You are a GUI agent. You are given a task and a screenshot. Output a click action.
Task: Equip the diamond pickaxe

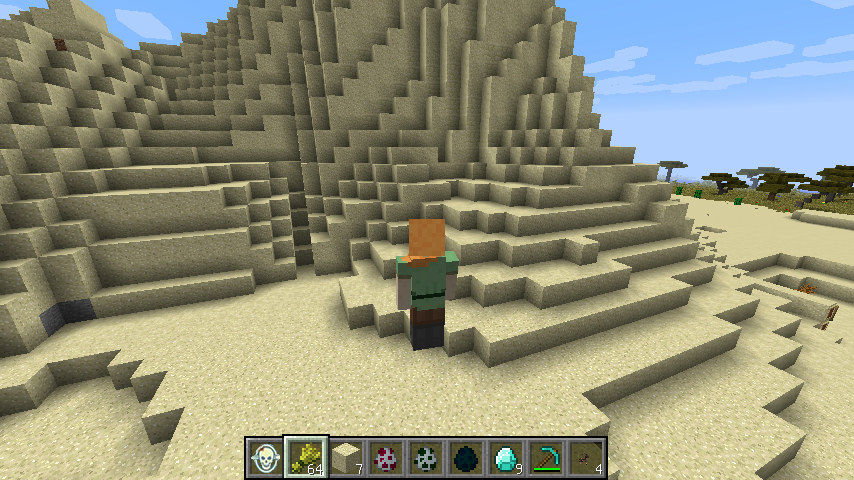(546, 458)
